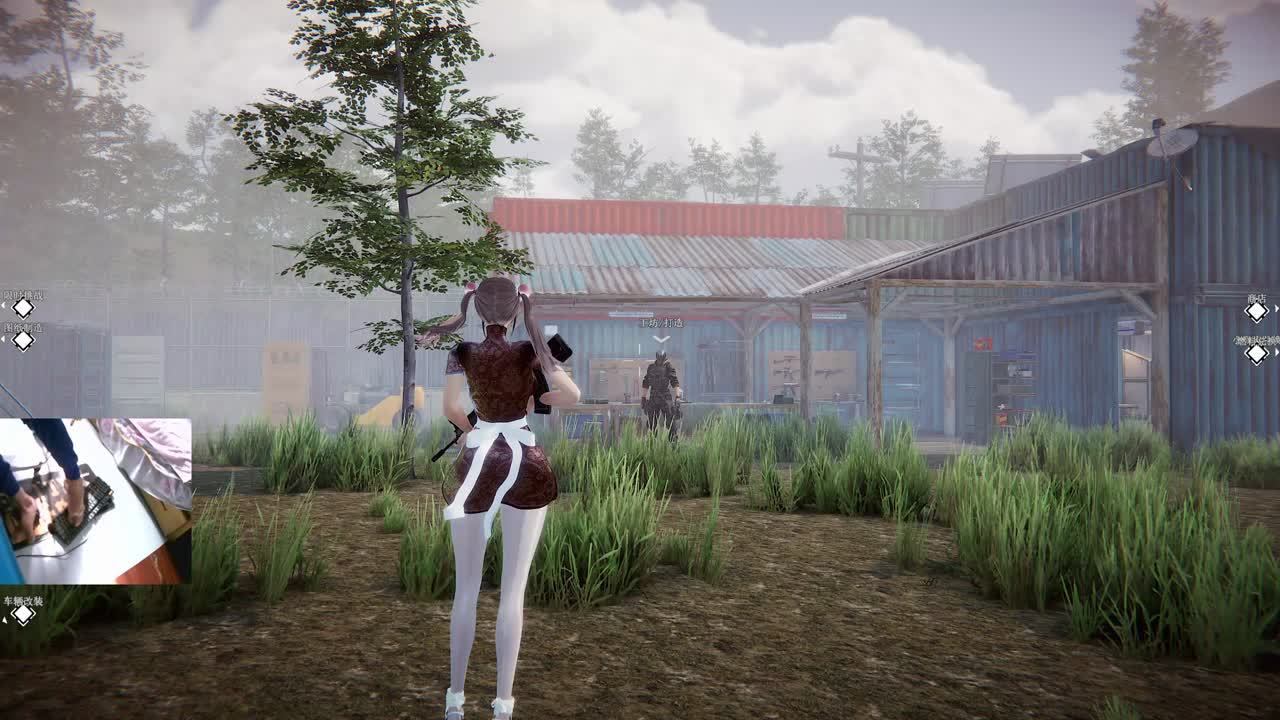Image resolution: width=1280 pixels, height=720 pixels.
Task: Click the 工坊/打造 workshop marker label
Action: (x=661, y=323)
